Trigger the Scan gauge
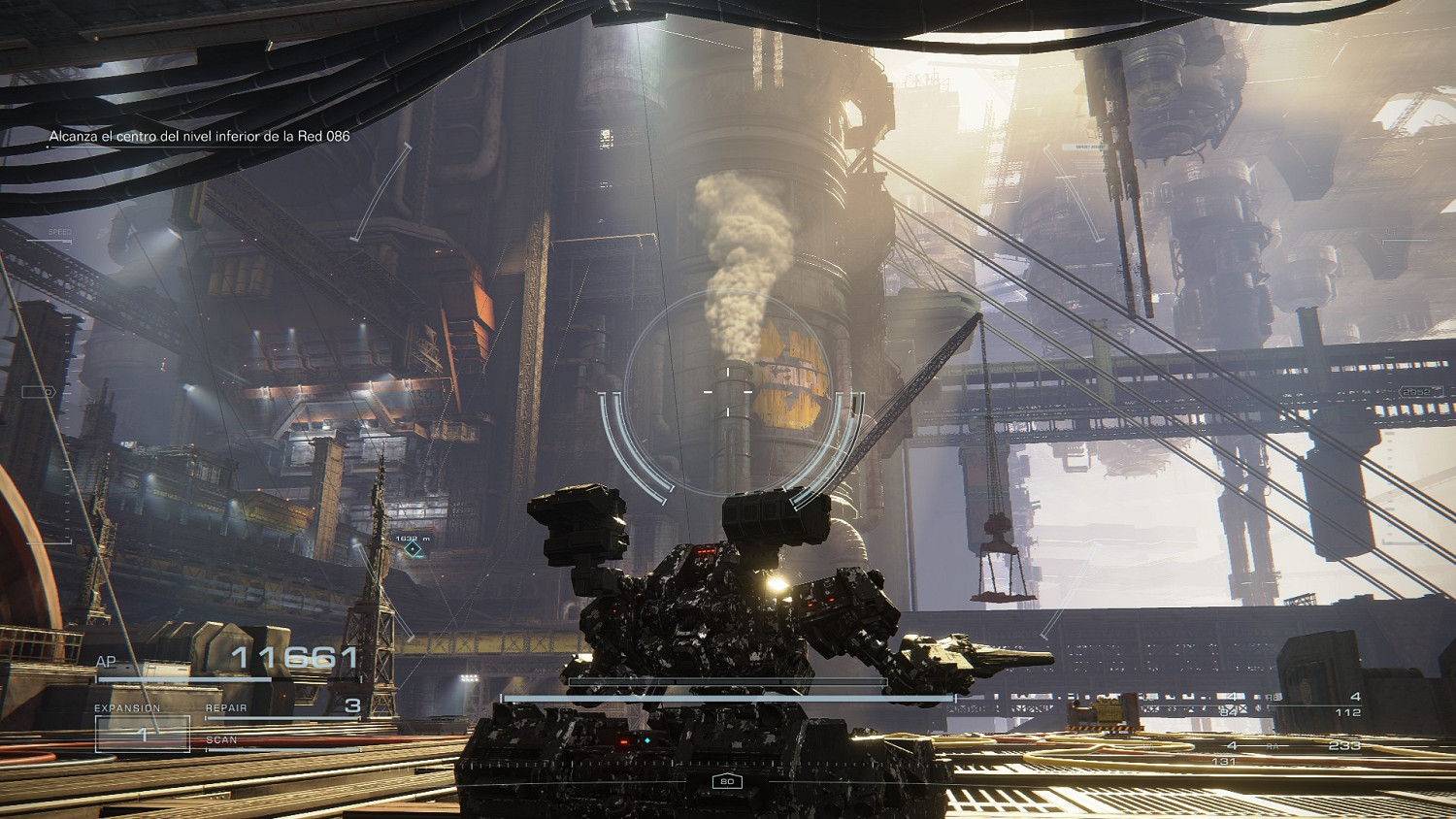1456x819 pixels. pos(282,742)
